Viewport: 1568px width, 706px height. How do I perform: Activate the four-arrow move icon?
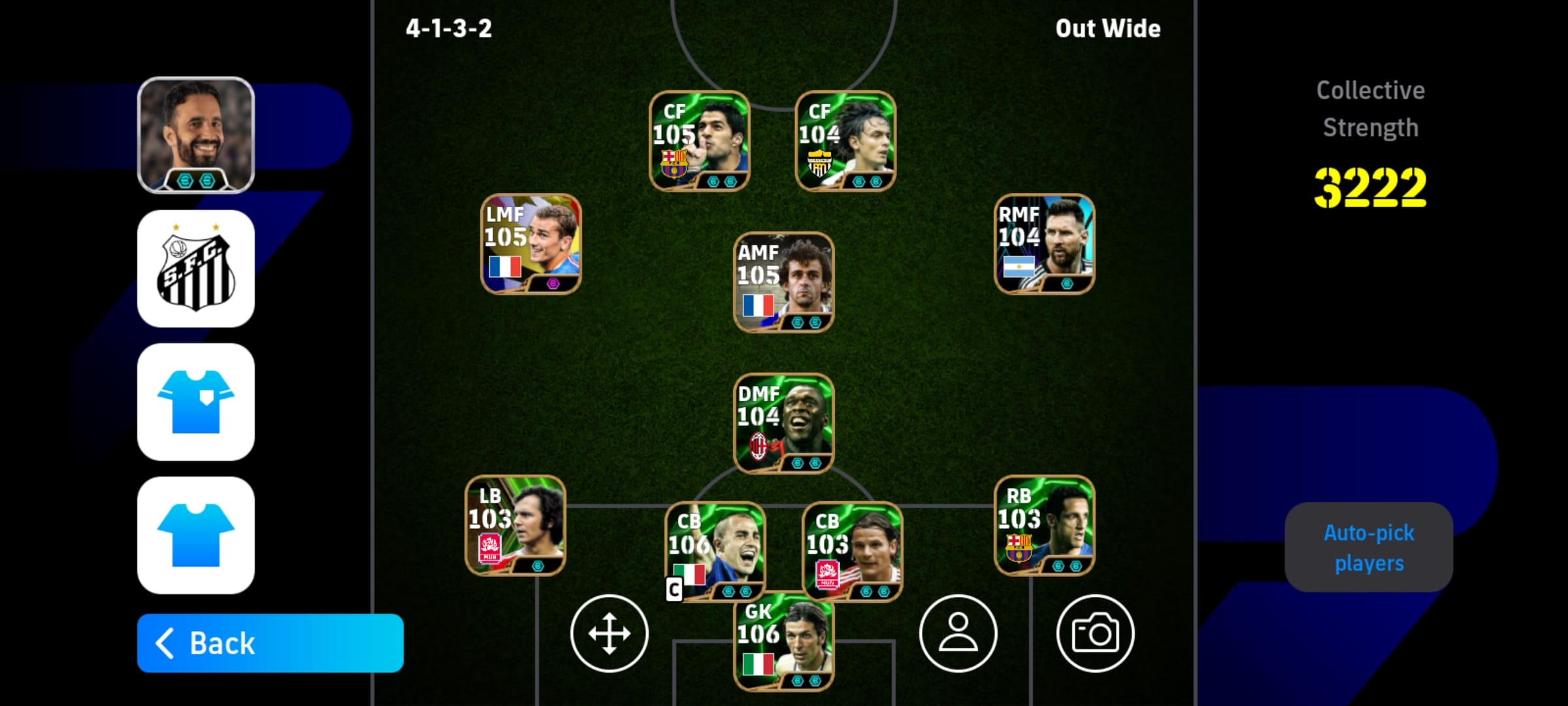pyautogui.click(x=609, y=633)
